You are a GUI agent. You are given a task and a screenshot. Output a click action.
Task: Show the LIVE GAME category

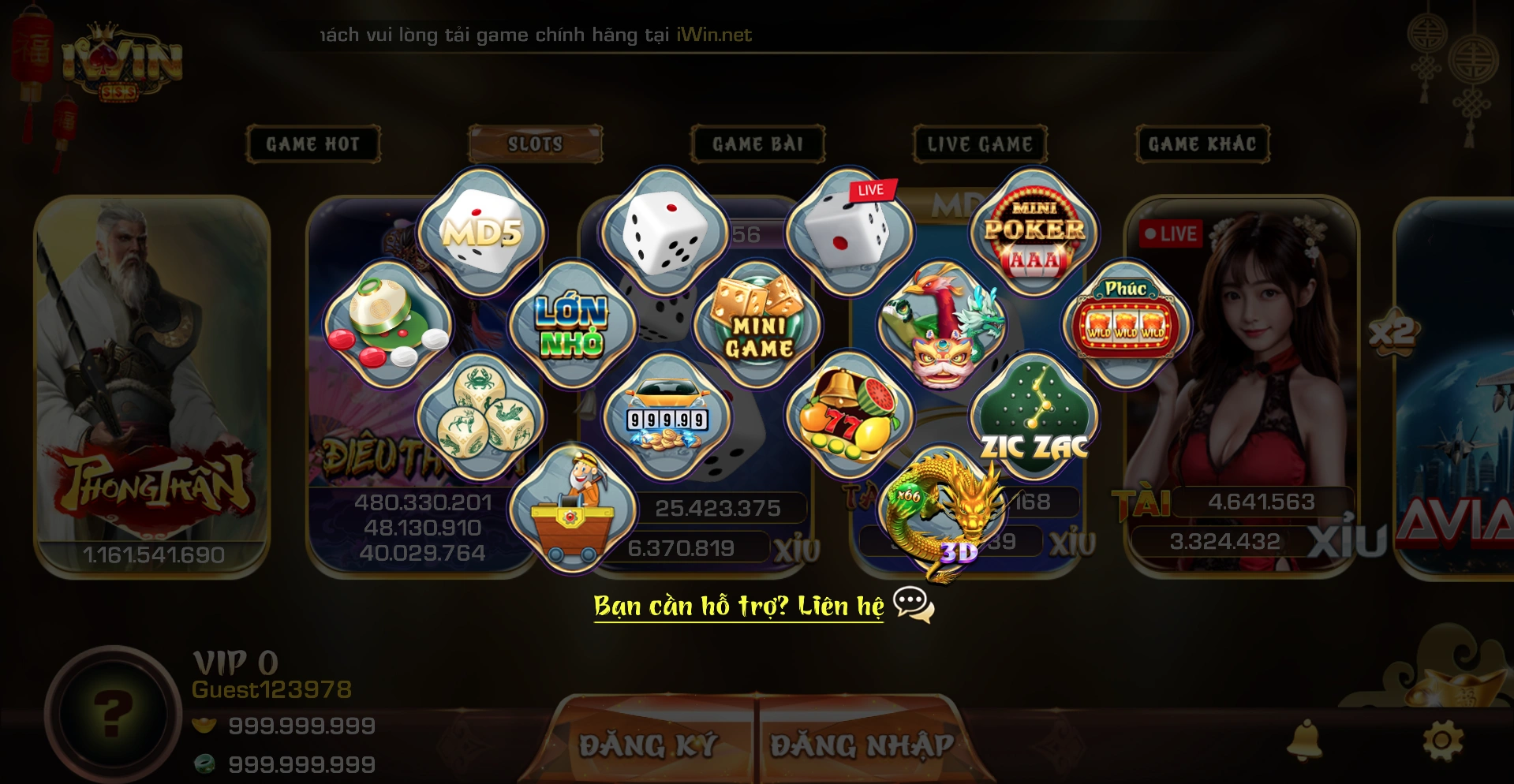click(981, 144)
